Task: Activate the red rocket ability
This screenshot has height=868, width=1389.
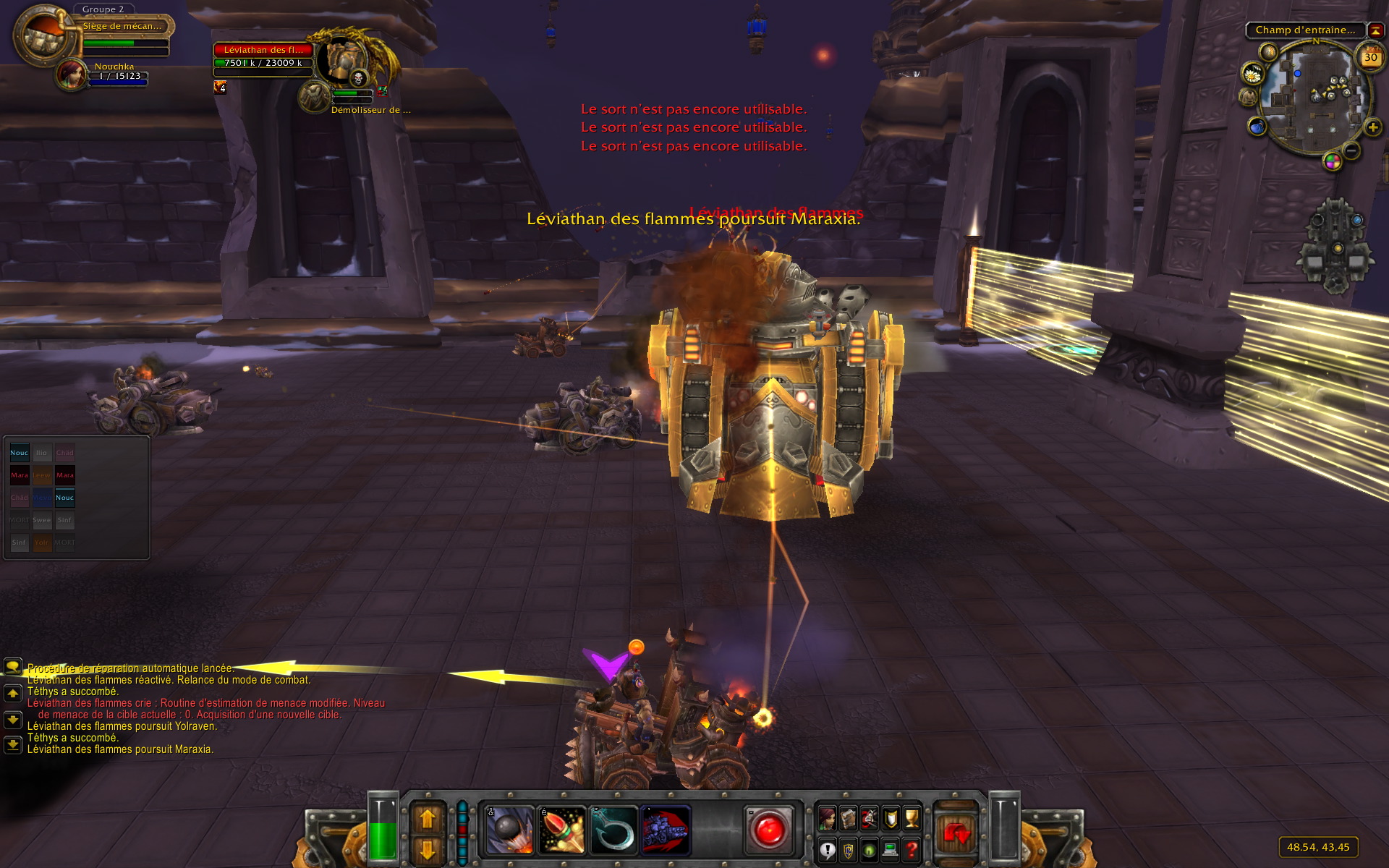Action: 561,830
